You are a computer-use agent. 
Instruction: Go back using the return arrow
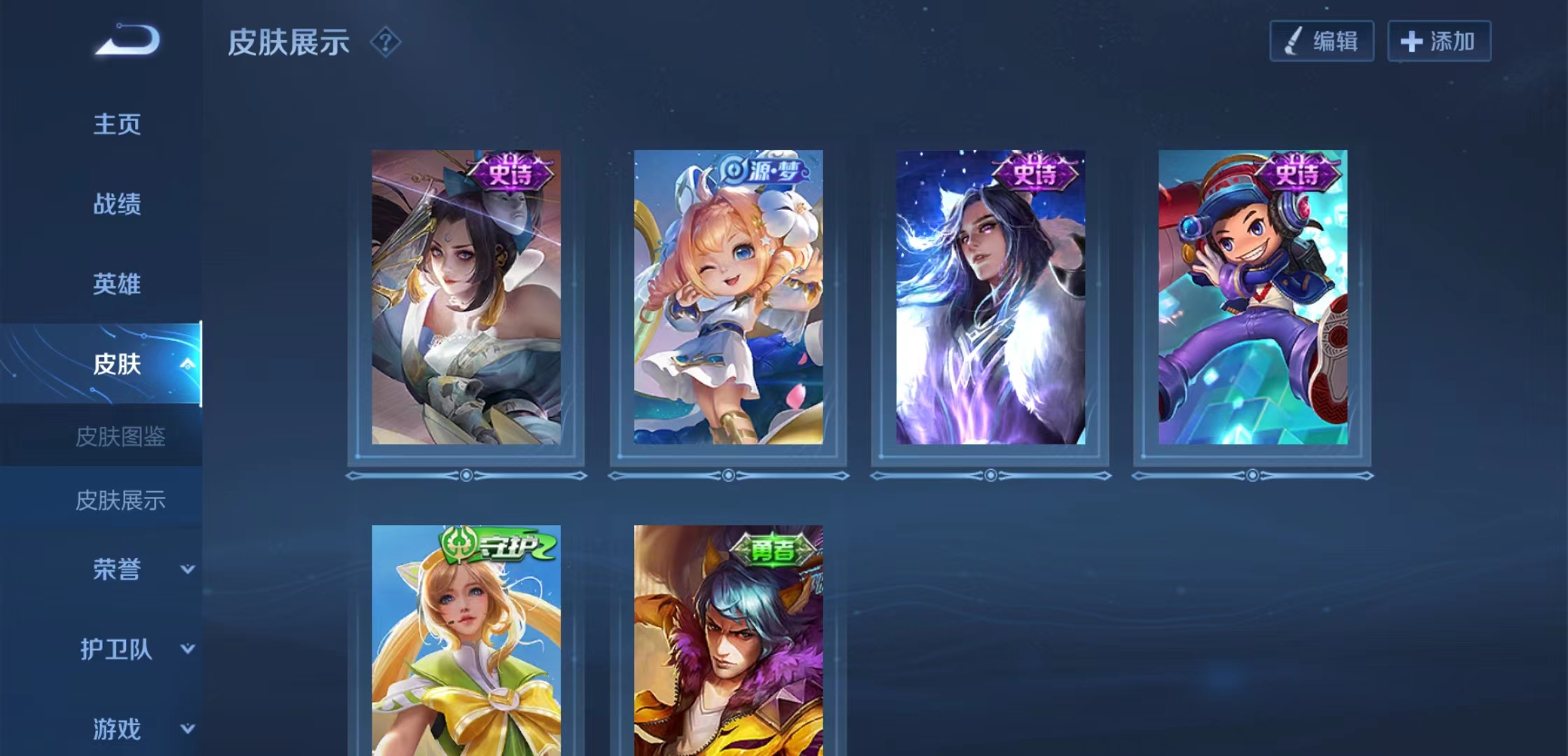pos(127,40)
